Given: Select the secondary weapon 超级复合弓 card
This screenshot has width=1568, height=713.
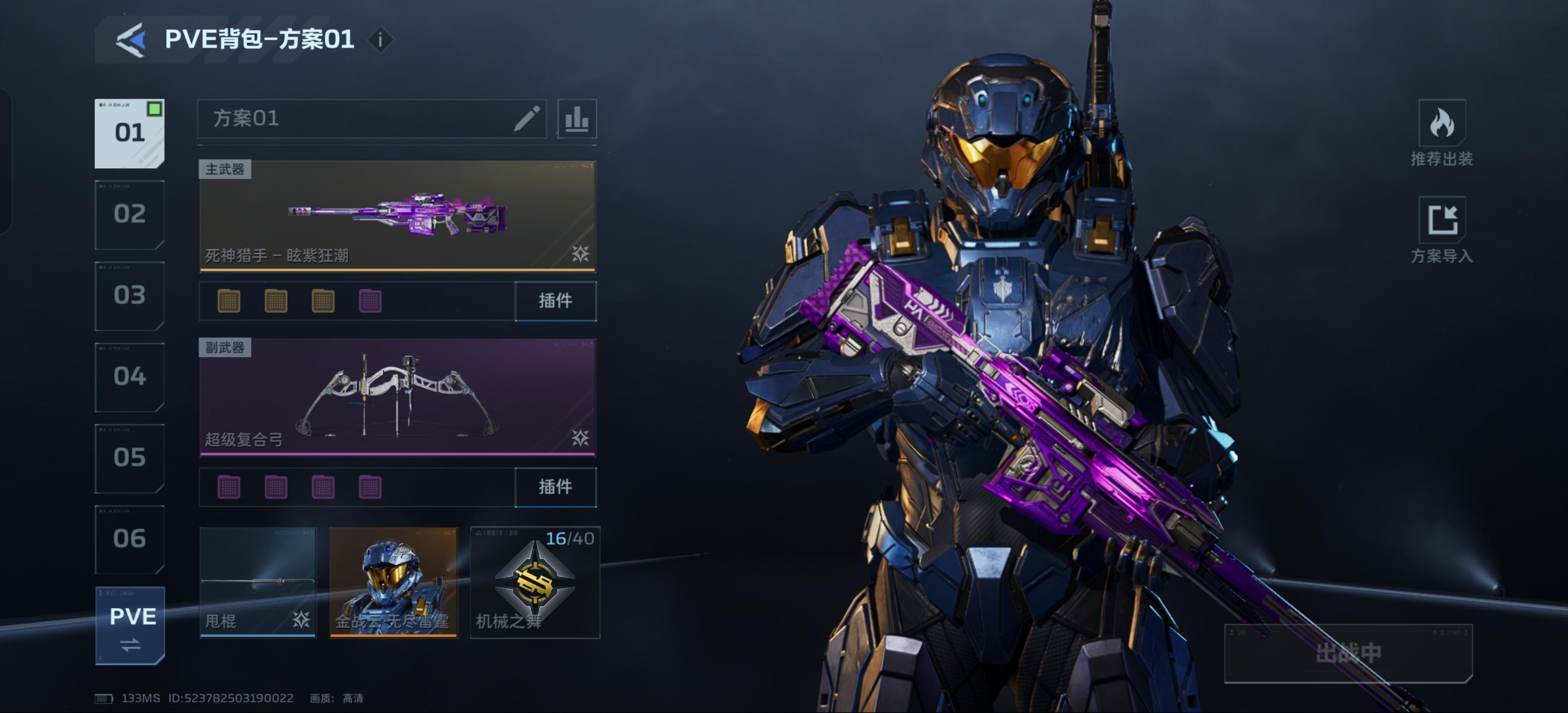Looking at the screenshot, I should (397, 397).
